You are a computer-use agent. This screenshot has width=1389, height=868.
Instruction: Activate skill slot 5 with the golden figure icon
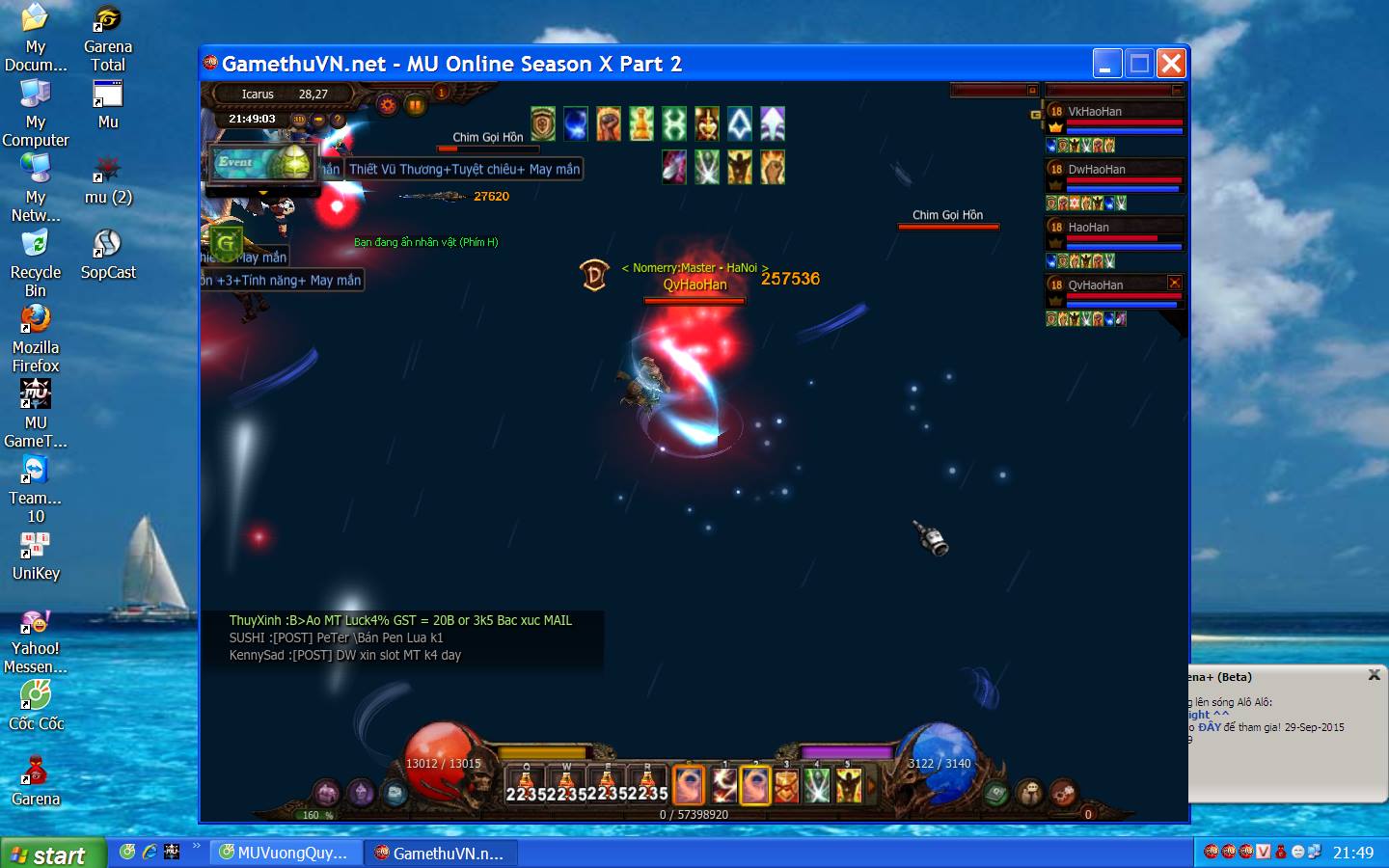849,786
